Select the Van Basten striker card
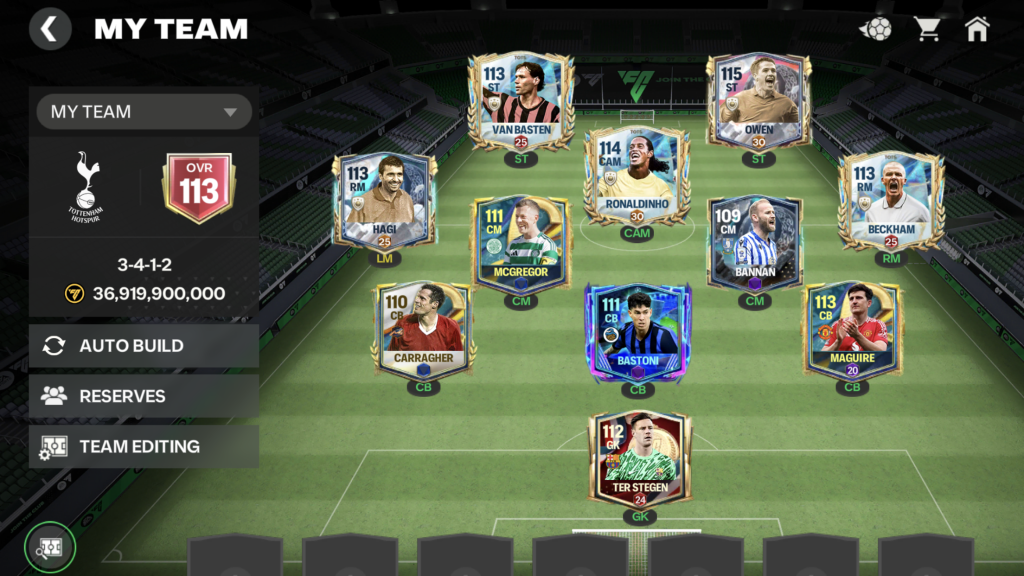 click(521, 102)
